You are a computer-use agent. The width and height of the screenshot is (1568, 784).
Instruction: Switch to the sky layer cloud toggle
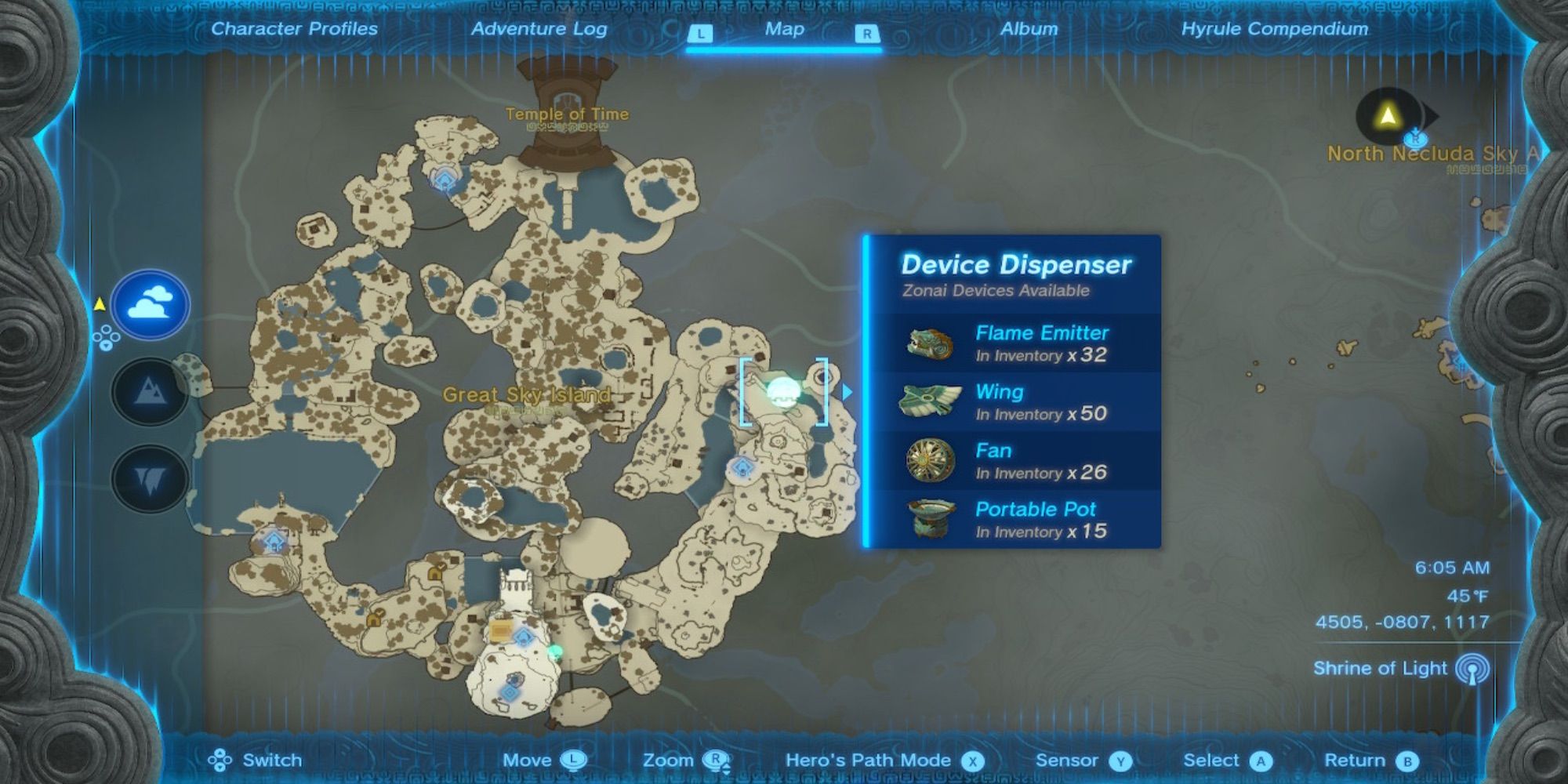[x=149, y=306]
